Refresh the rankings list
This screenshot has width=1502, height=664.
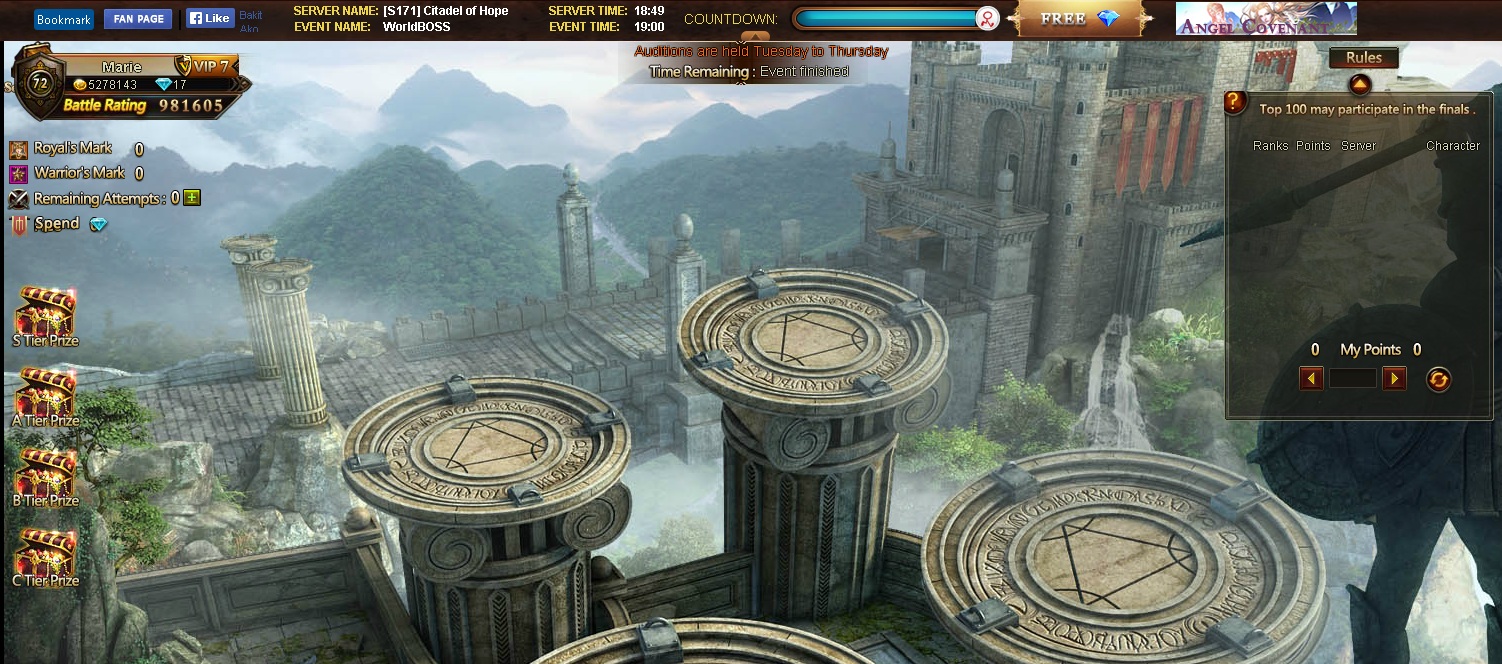tap(1438, 379)
